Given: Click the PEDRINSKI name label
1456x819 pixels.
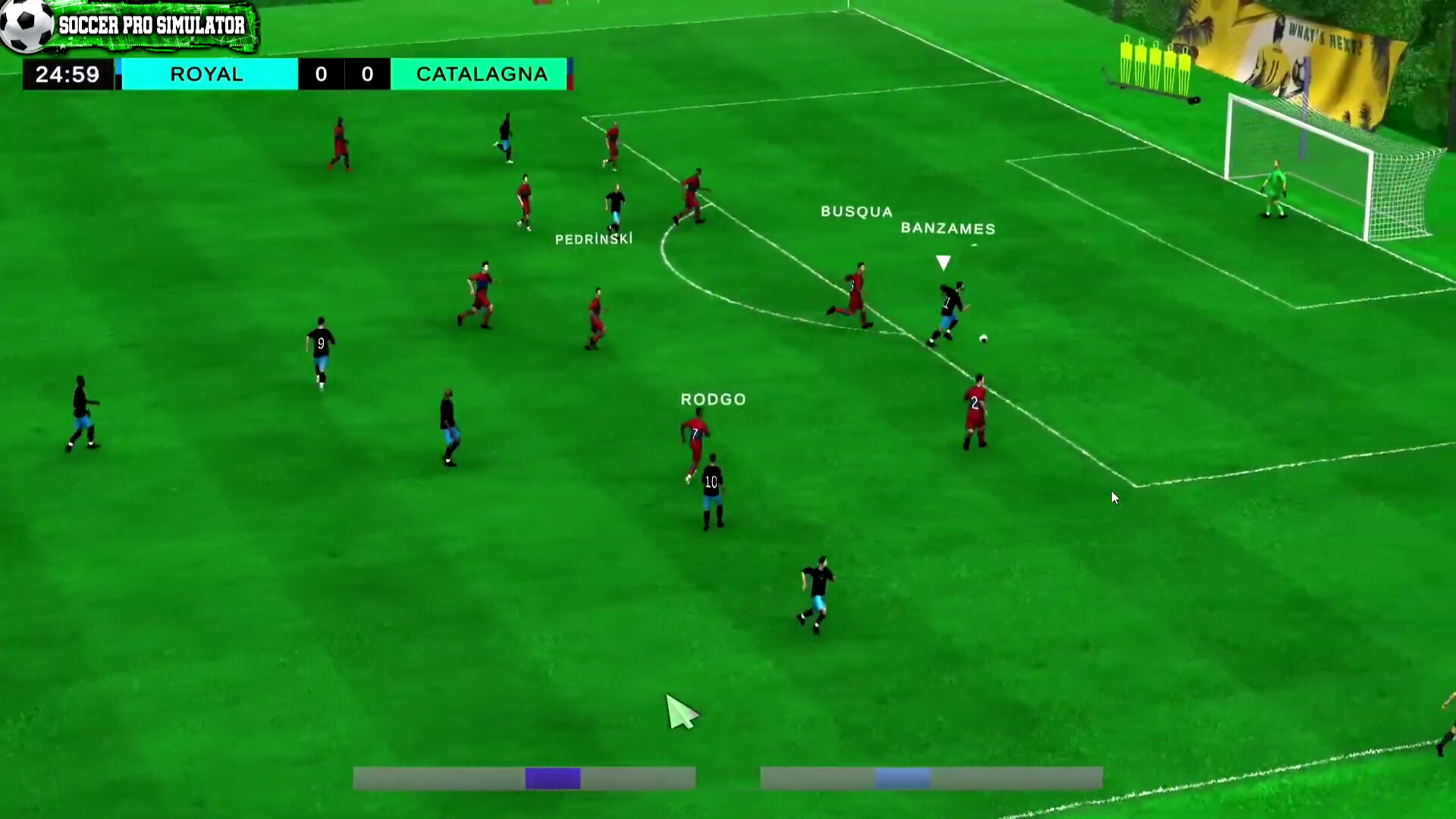Looking at the screenshot, I should tap(594, 238).
